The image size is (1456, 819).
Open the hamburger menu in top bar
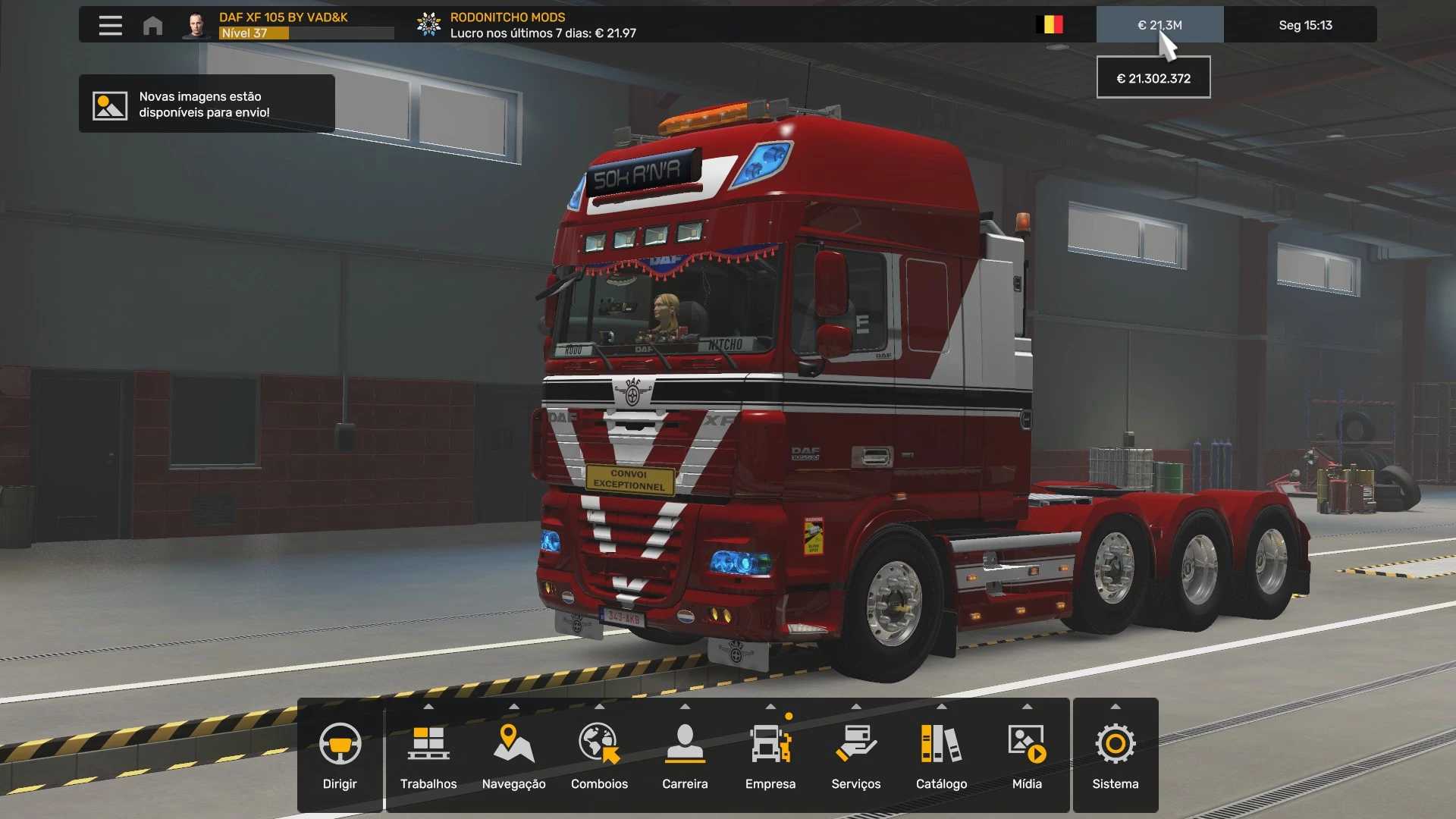tap(111, 25)
